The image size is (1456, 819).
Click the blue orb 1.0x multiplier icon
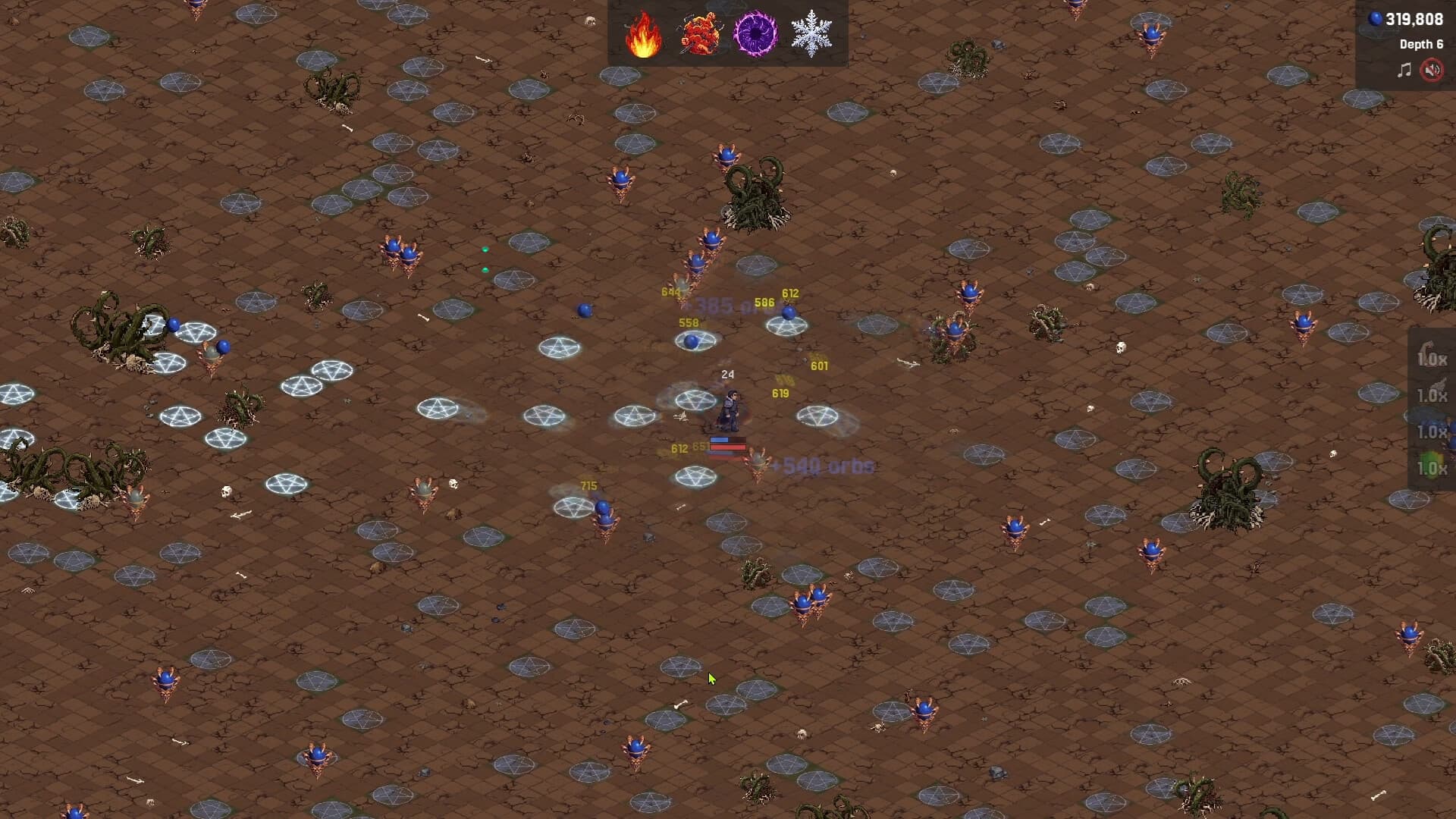1433,430
